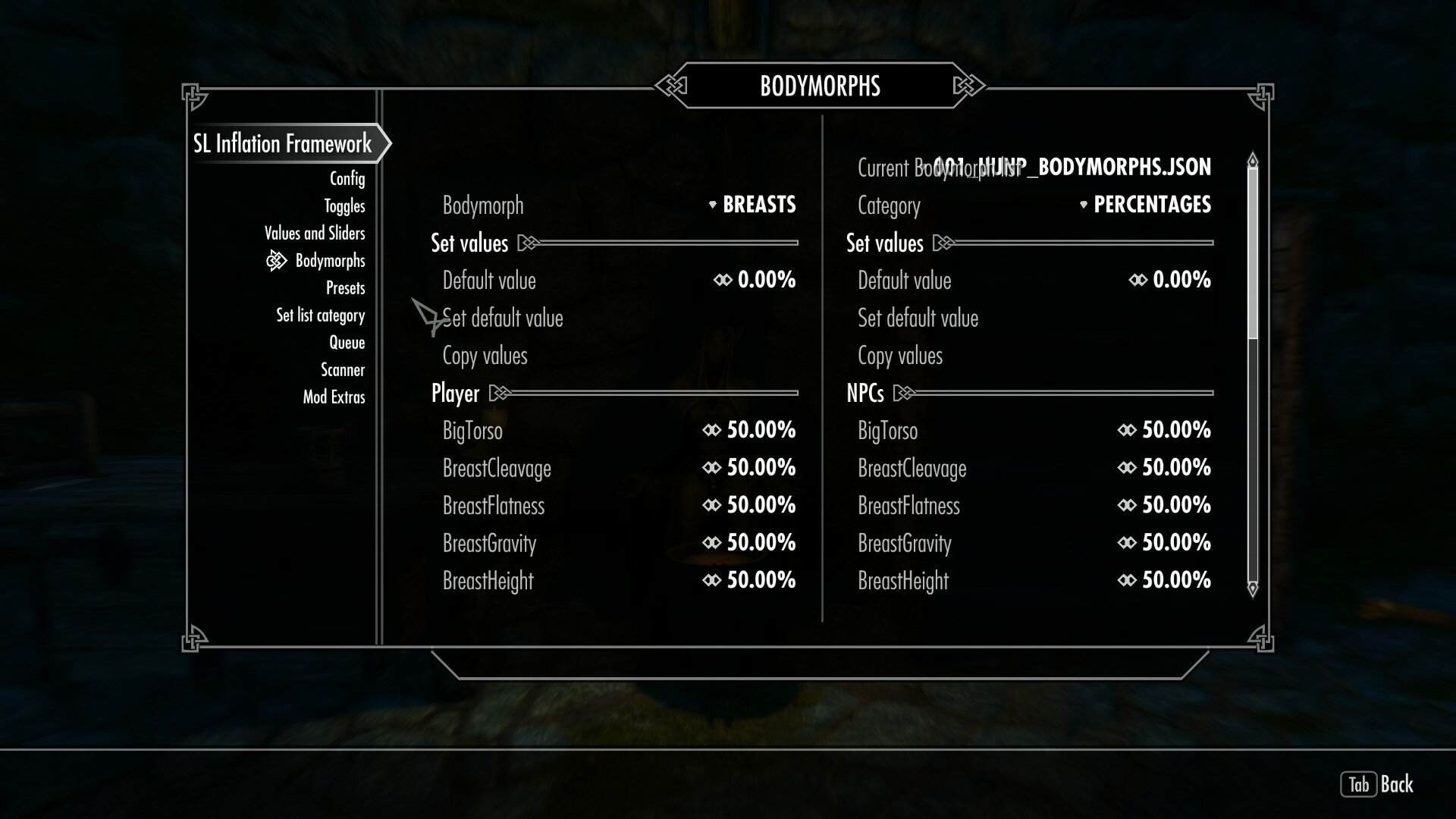Click the knot icon beside the Set values divider
The width and height of the screenshot is (1456, 819).
pos(526,243)
